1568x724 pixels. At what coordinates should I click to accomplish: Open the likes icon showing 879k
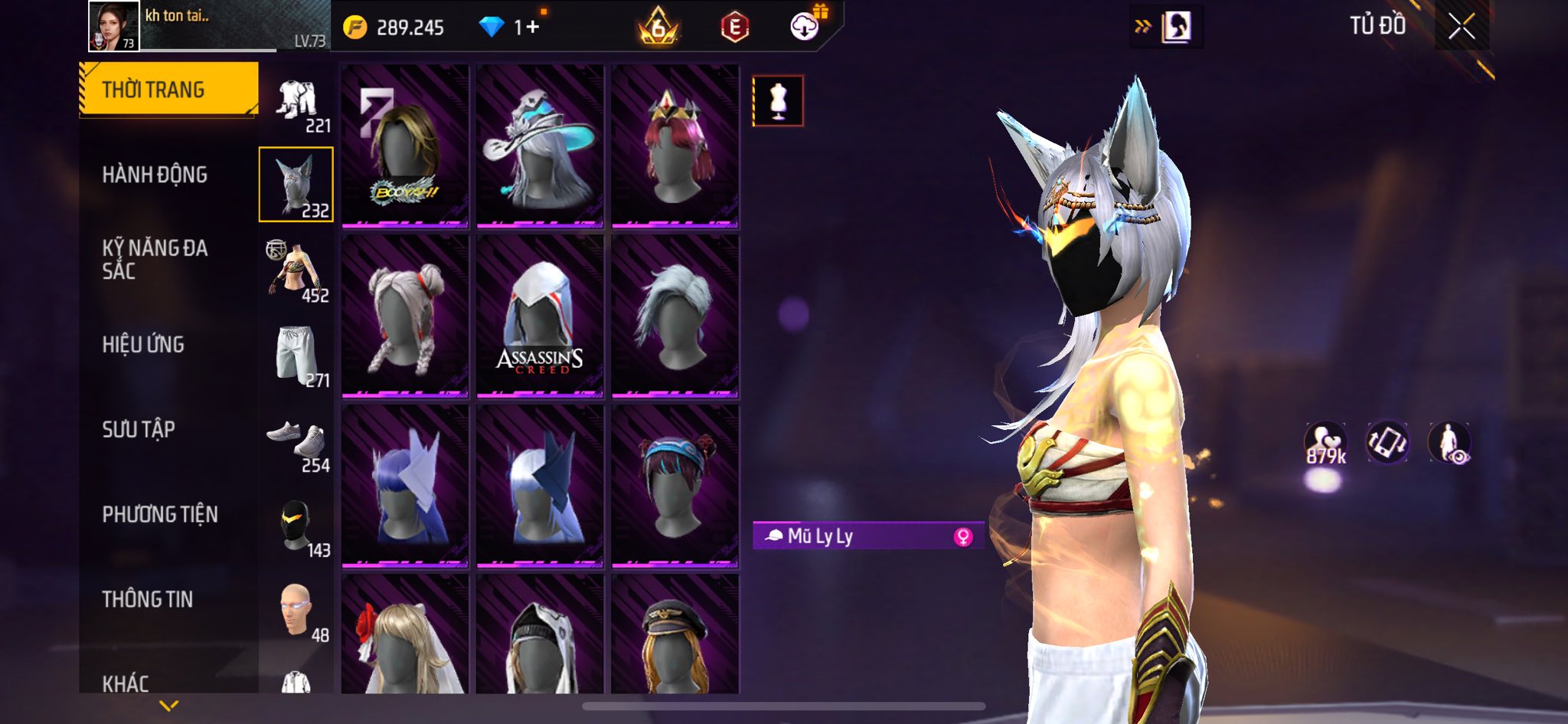(1325, 443)
